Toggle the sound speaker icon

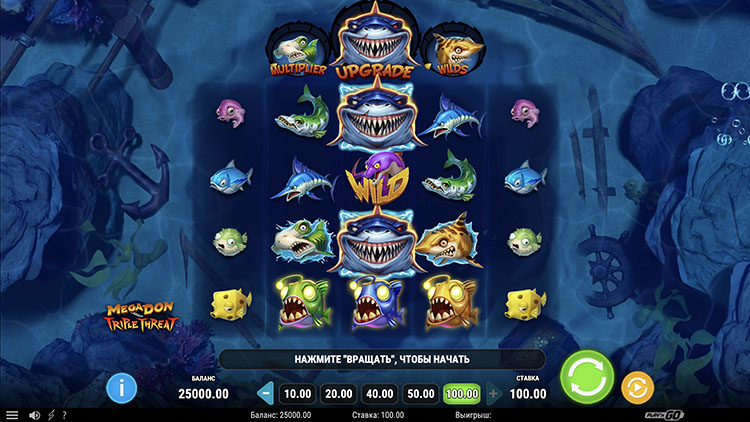(x=33, y=415)
